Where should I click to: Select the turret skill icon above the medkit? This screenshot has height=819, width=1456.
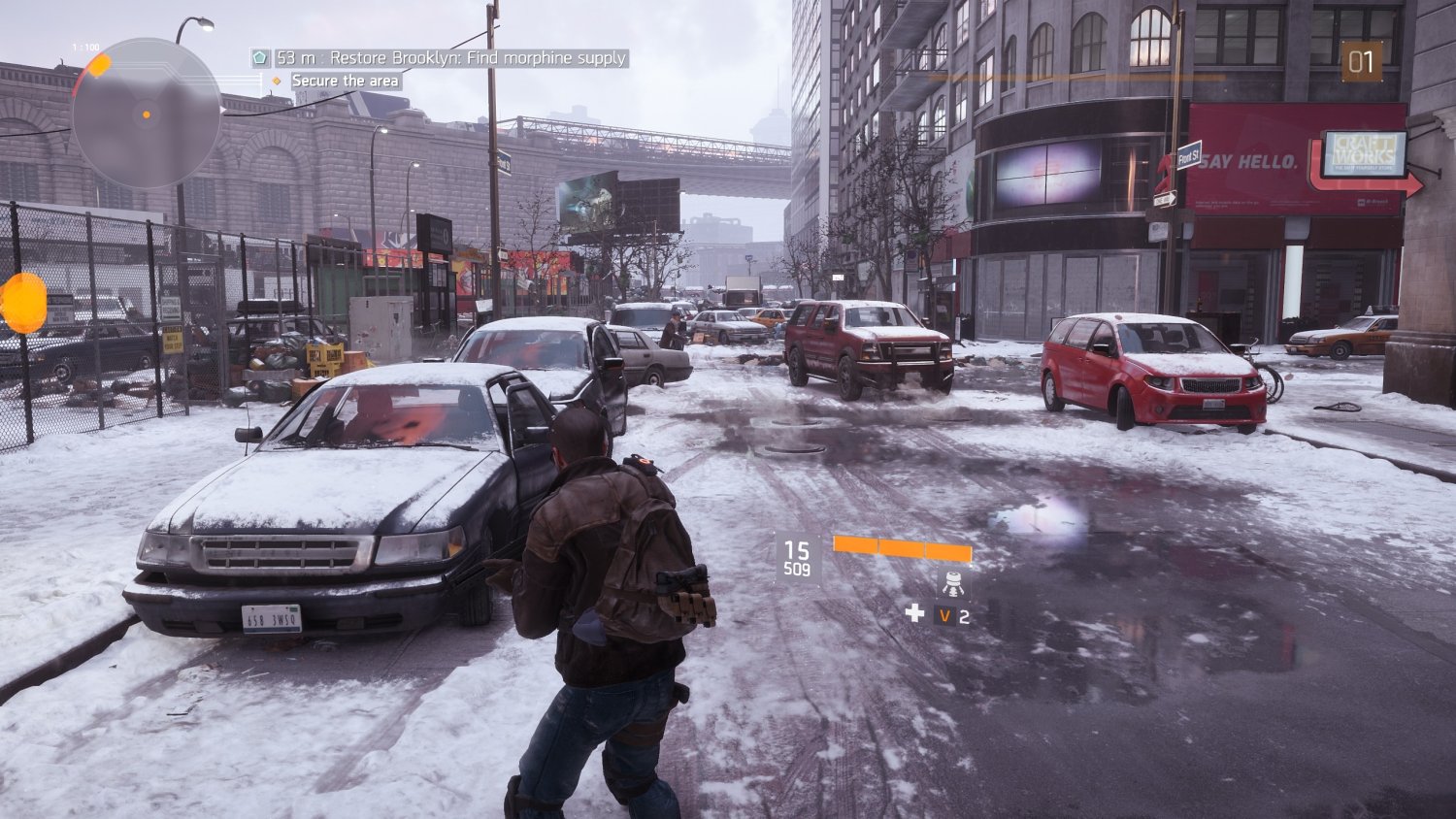coord(952,585)
